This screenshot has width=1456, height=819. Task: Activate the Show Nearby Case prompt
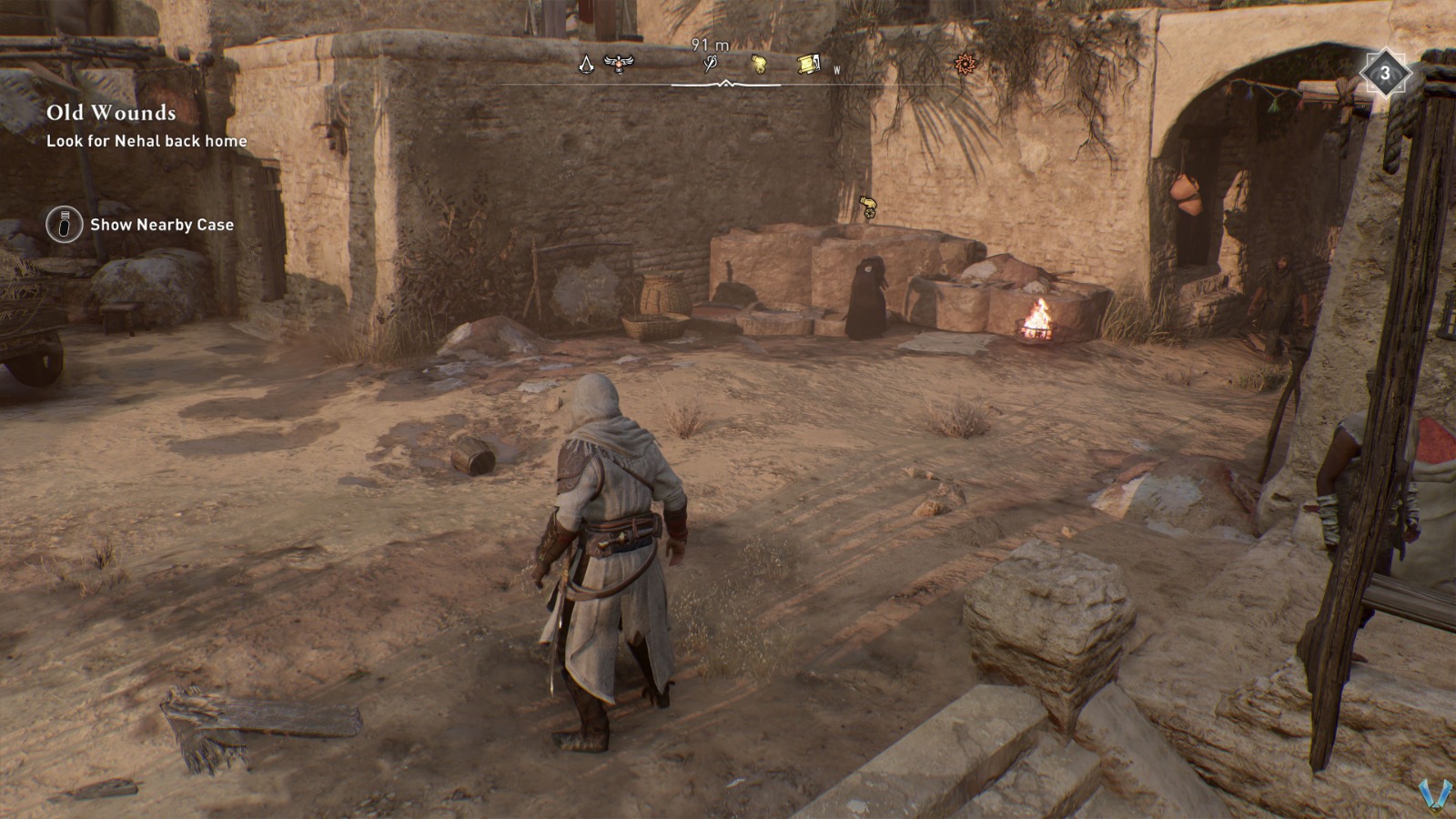click(x=160, y=224)
